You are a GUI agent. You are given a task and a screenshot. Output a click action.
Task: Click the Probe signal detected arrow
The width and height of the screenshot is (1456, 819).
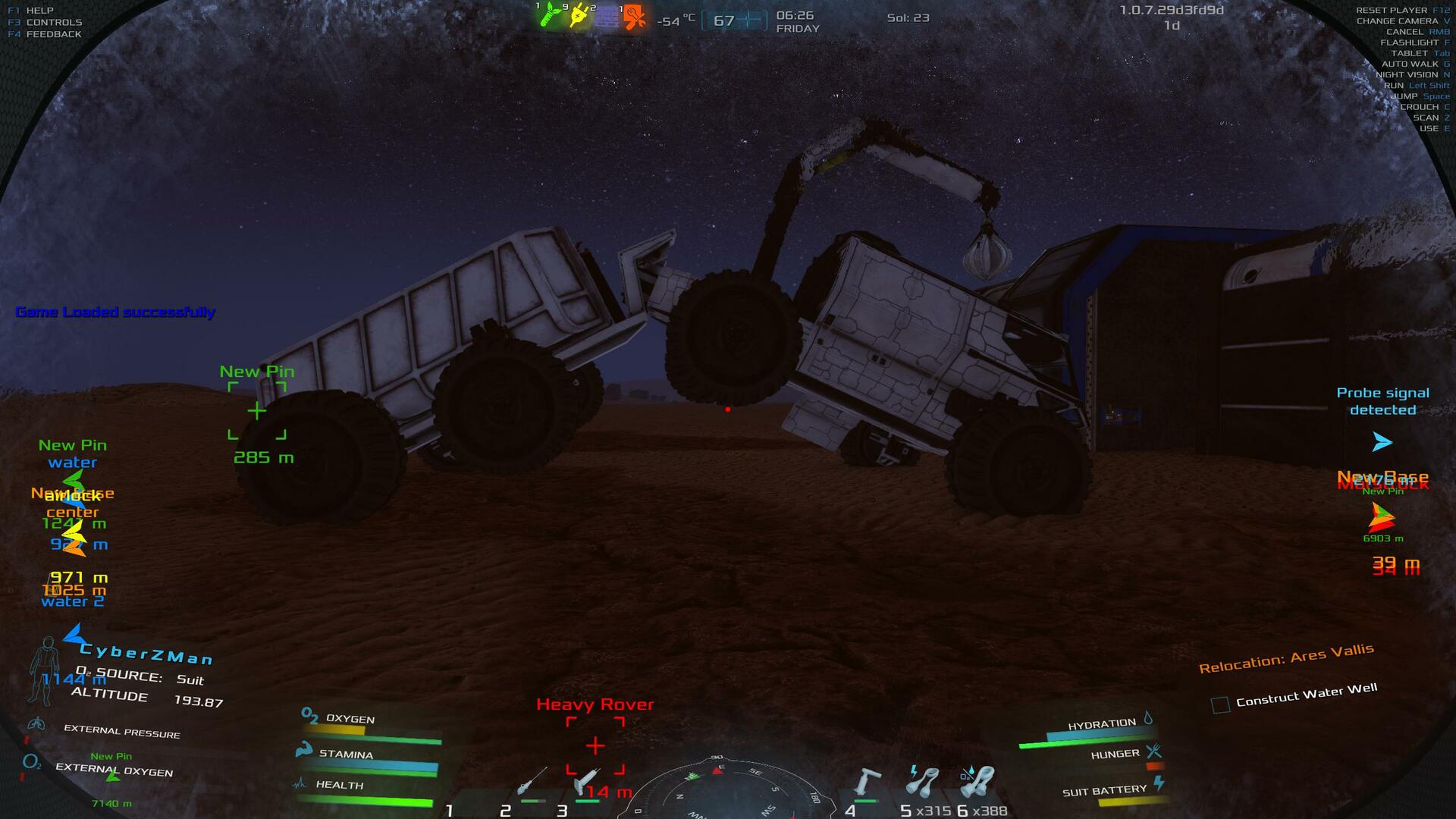(x=1382, y=442)
